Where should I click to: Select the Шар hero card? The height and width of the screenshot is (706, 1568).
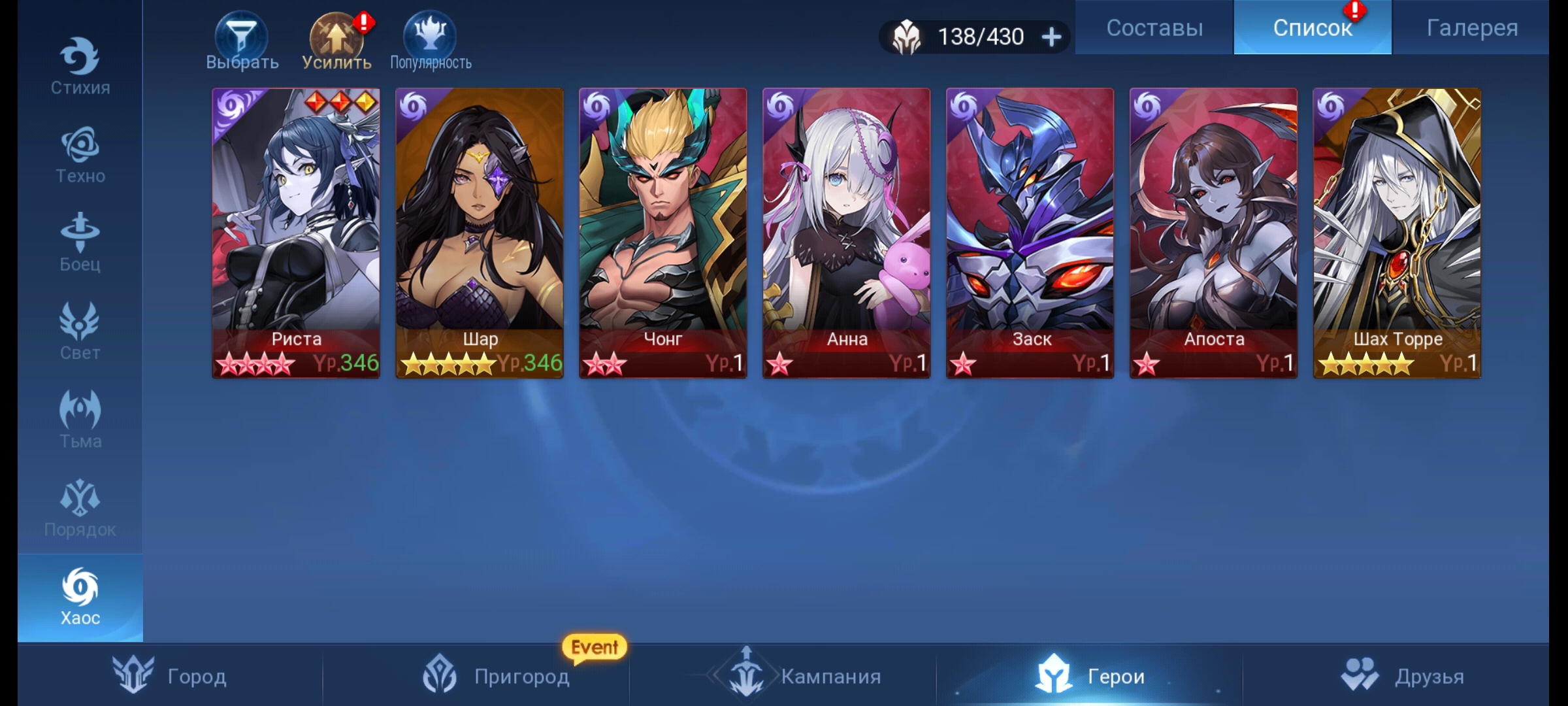(480, 232)
